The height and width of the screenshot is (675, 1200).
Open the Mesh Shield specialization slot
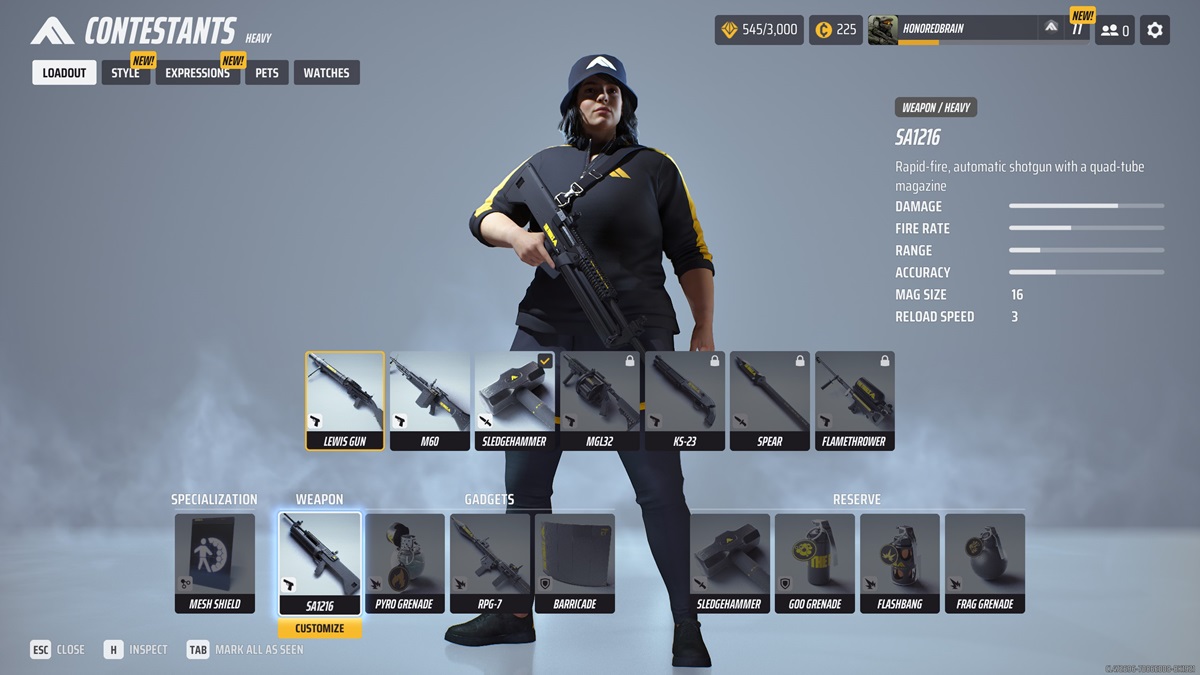click(215, 562)
